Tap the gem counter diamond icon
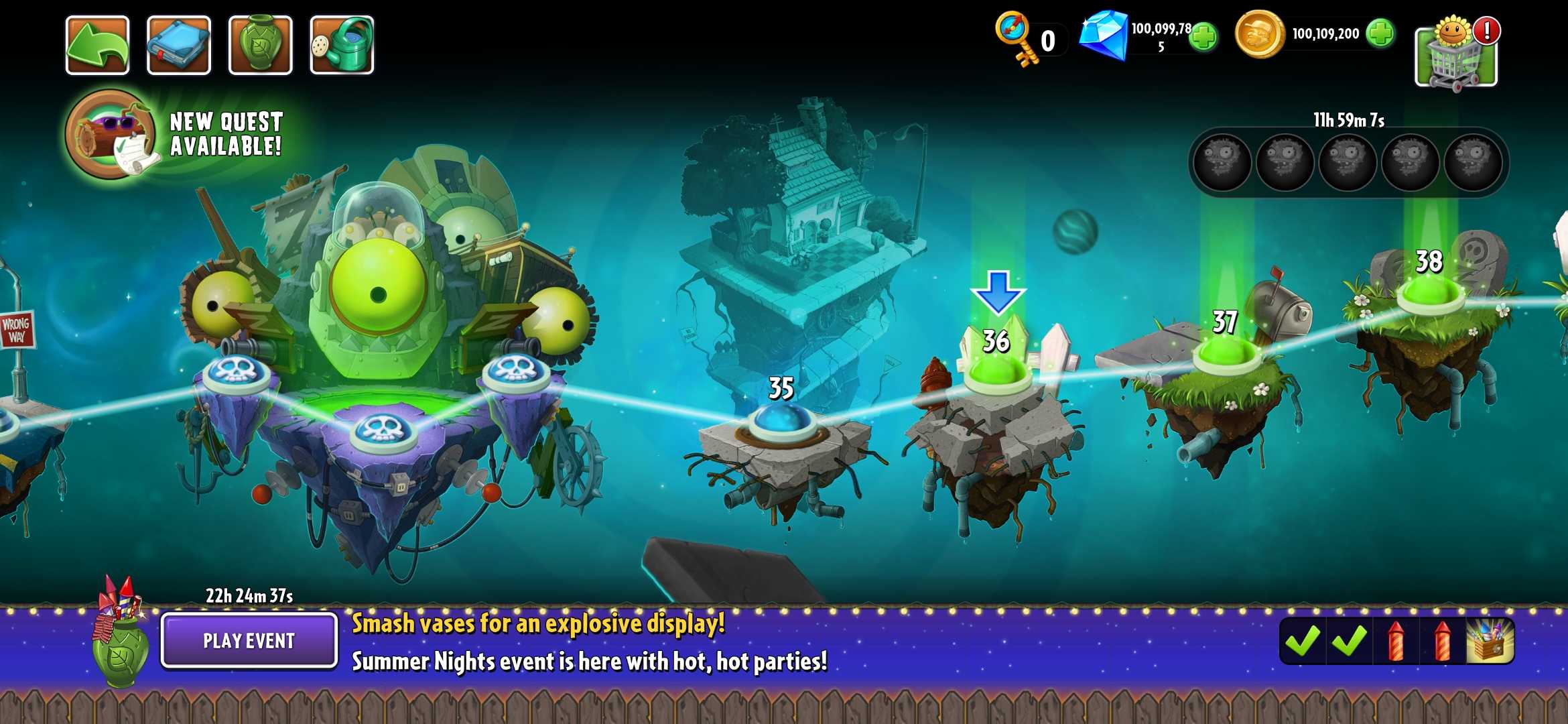The height and width of the screenshot is (724, 1568). 1106,37
